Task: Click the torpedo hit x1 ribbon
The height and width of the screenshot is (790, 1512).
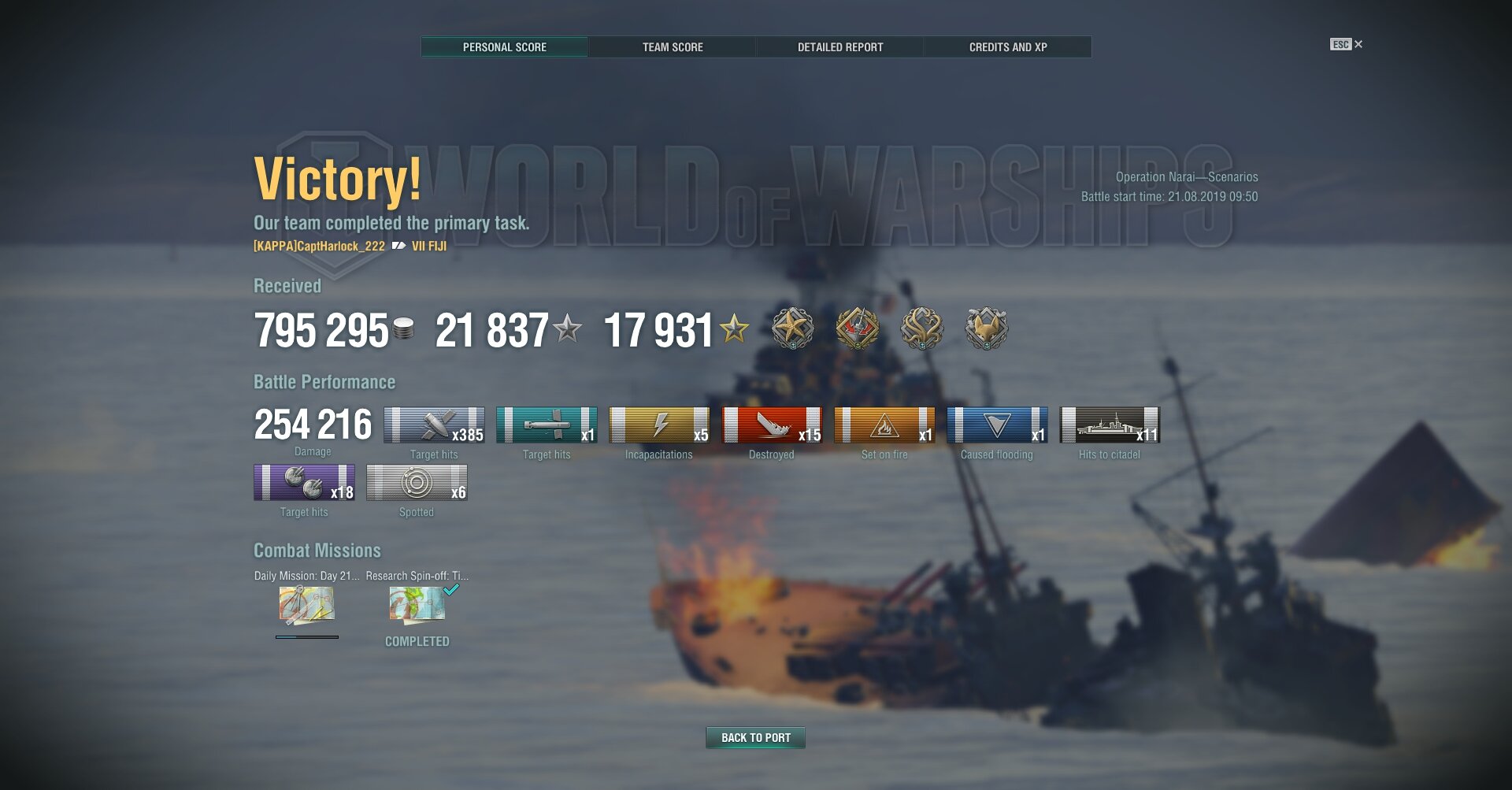Action: [x=547, y=425]
